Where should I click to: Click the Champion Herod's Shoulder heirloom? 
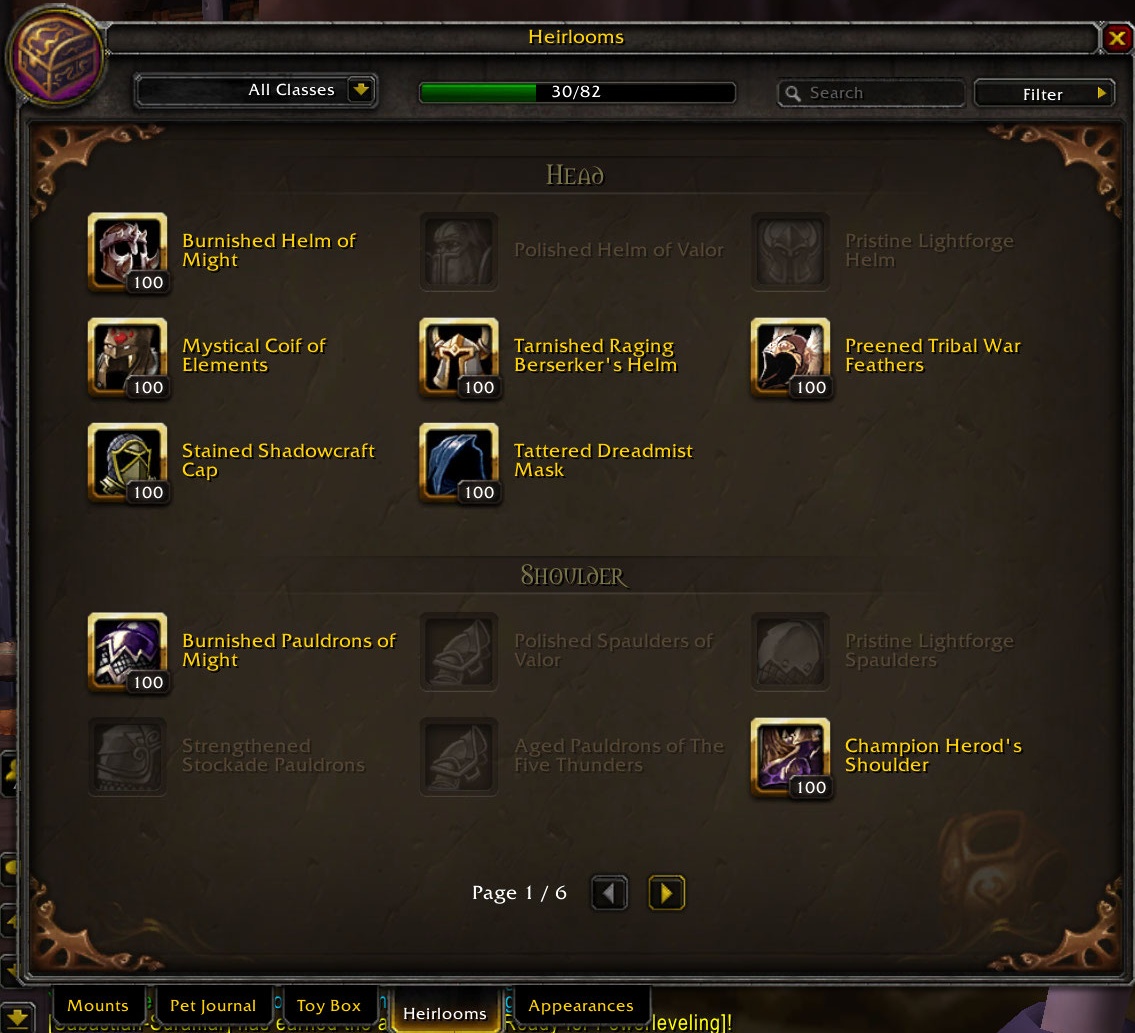coord(790,756)
